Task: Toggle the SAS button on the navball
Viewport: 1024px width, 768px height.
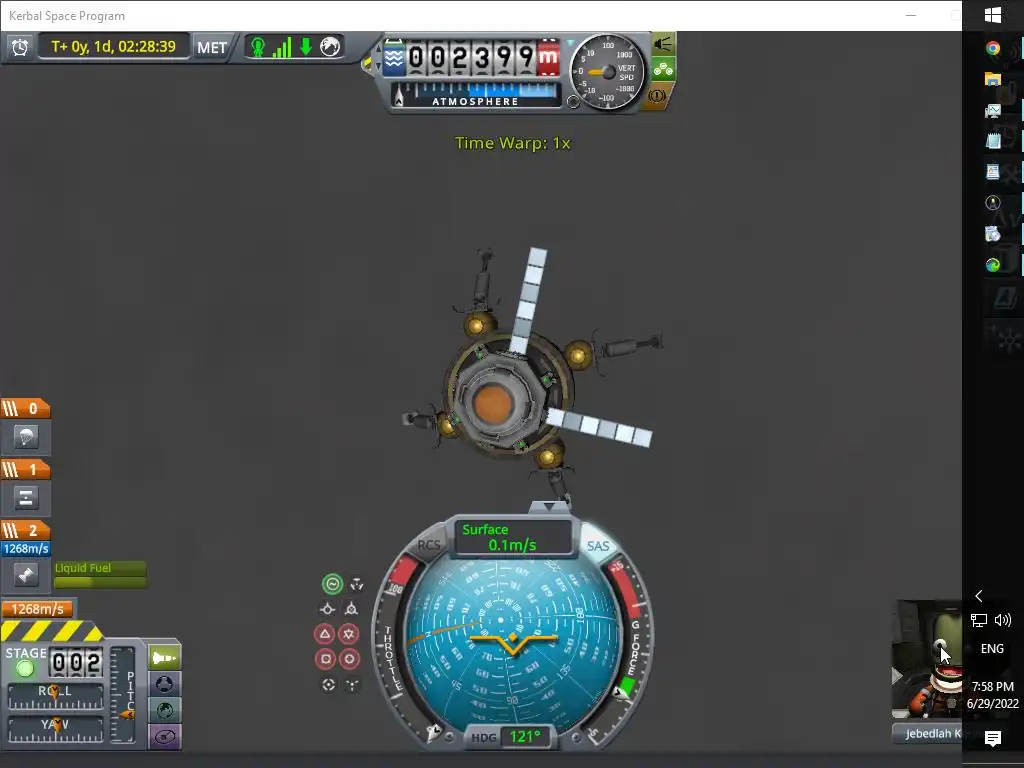Action: coord(598,546)
